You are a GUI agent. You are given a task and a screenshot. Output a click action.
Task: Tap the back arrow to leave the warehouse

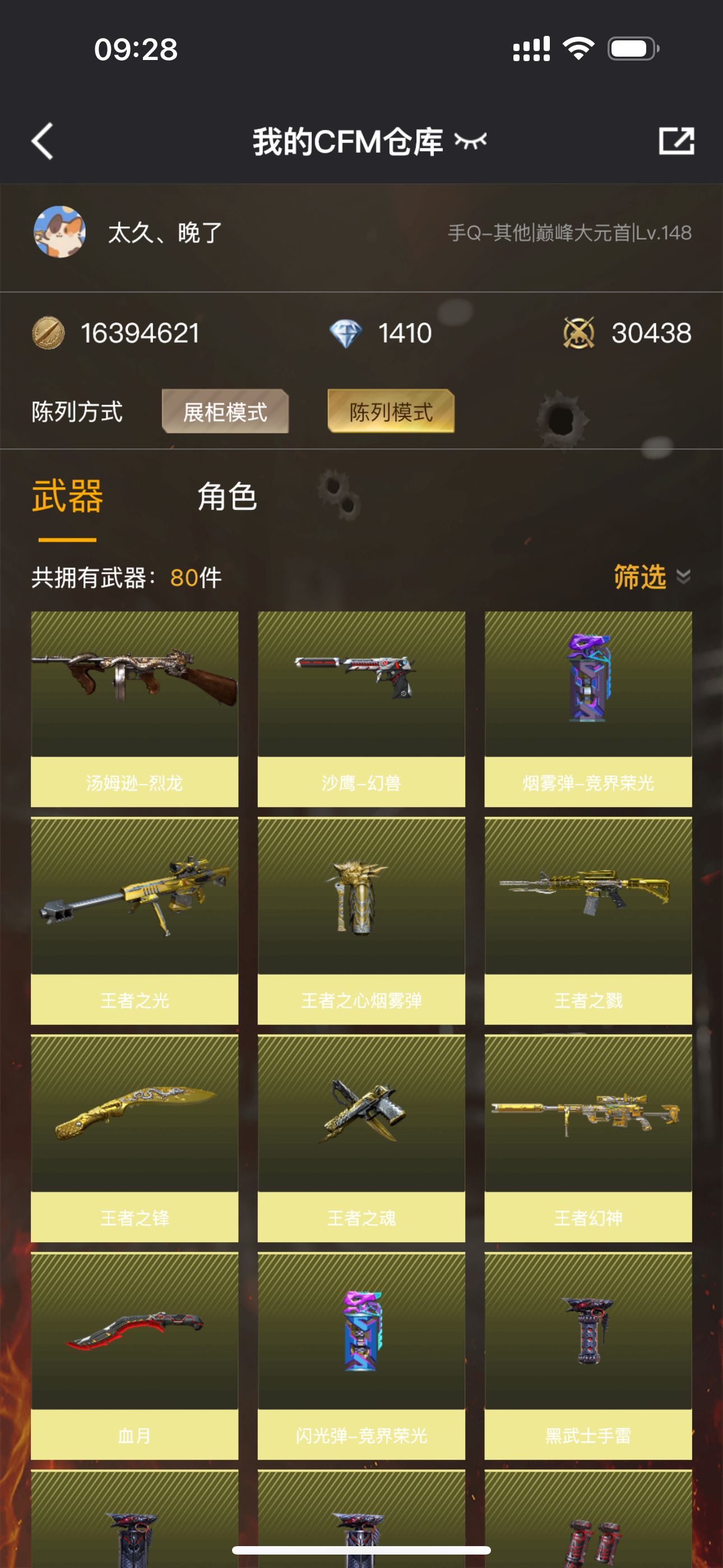point(41,141)
